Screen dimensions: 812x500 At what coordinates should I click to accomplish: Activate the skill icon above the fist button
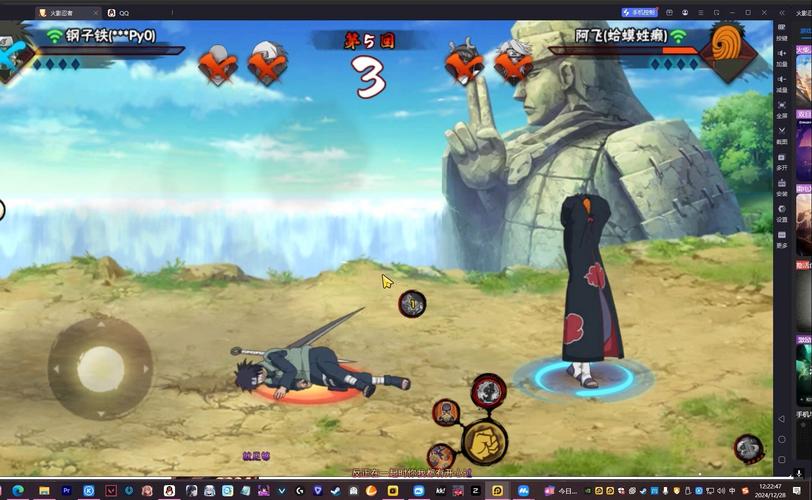click(488, 391)
